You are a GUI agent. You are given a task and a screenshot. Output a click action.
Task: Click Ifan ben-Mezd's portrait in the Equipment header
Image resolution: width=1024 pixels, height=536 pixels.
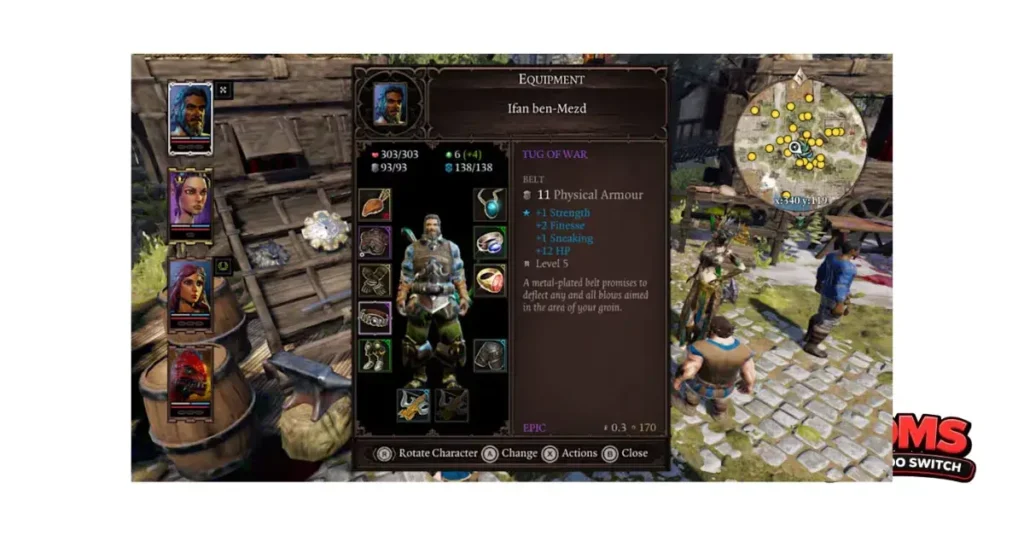pos(390,102)
